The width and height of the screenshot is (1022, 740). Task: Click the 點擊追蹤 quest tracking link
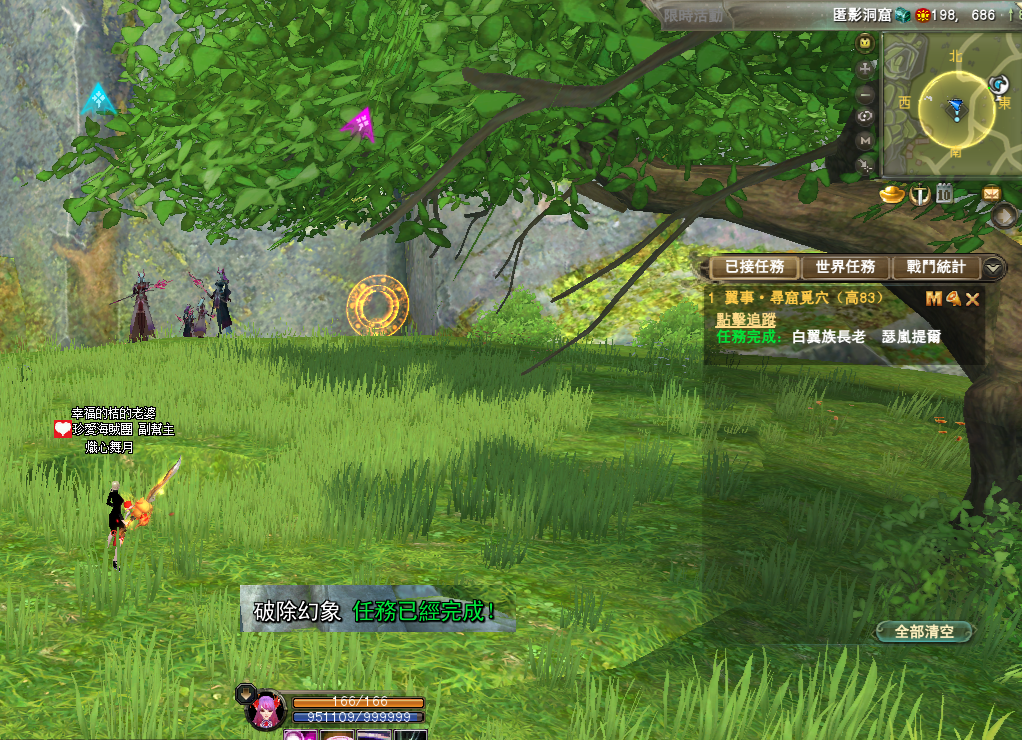746,319
